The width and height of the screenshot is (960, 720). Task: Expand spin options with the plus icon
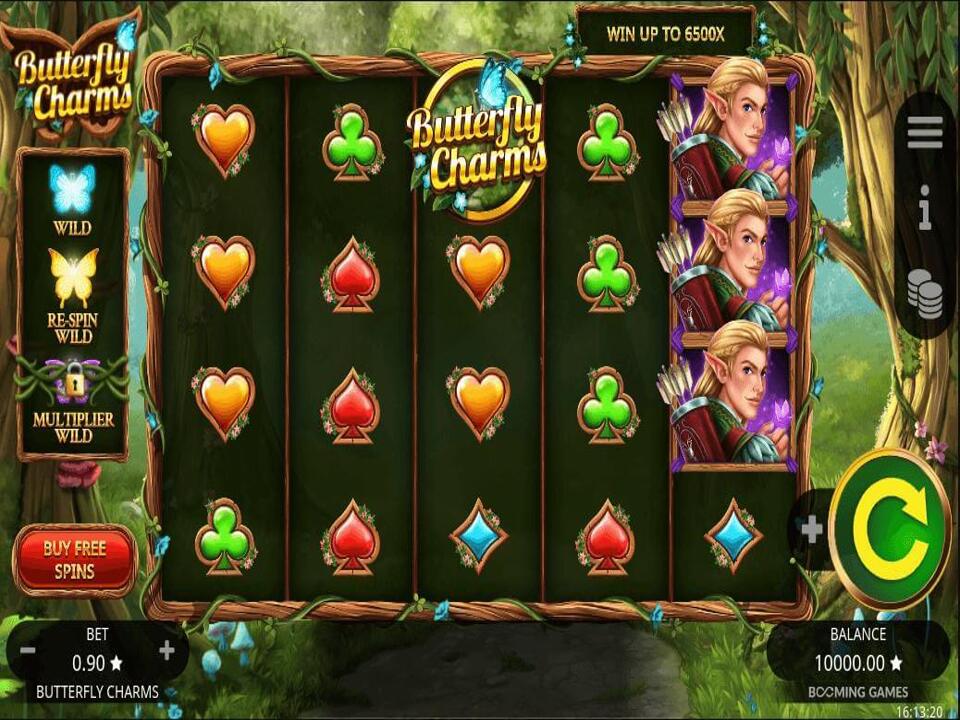tap(812, 529)
